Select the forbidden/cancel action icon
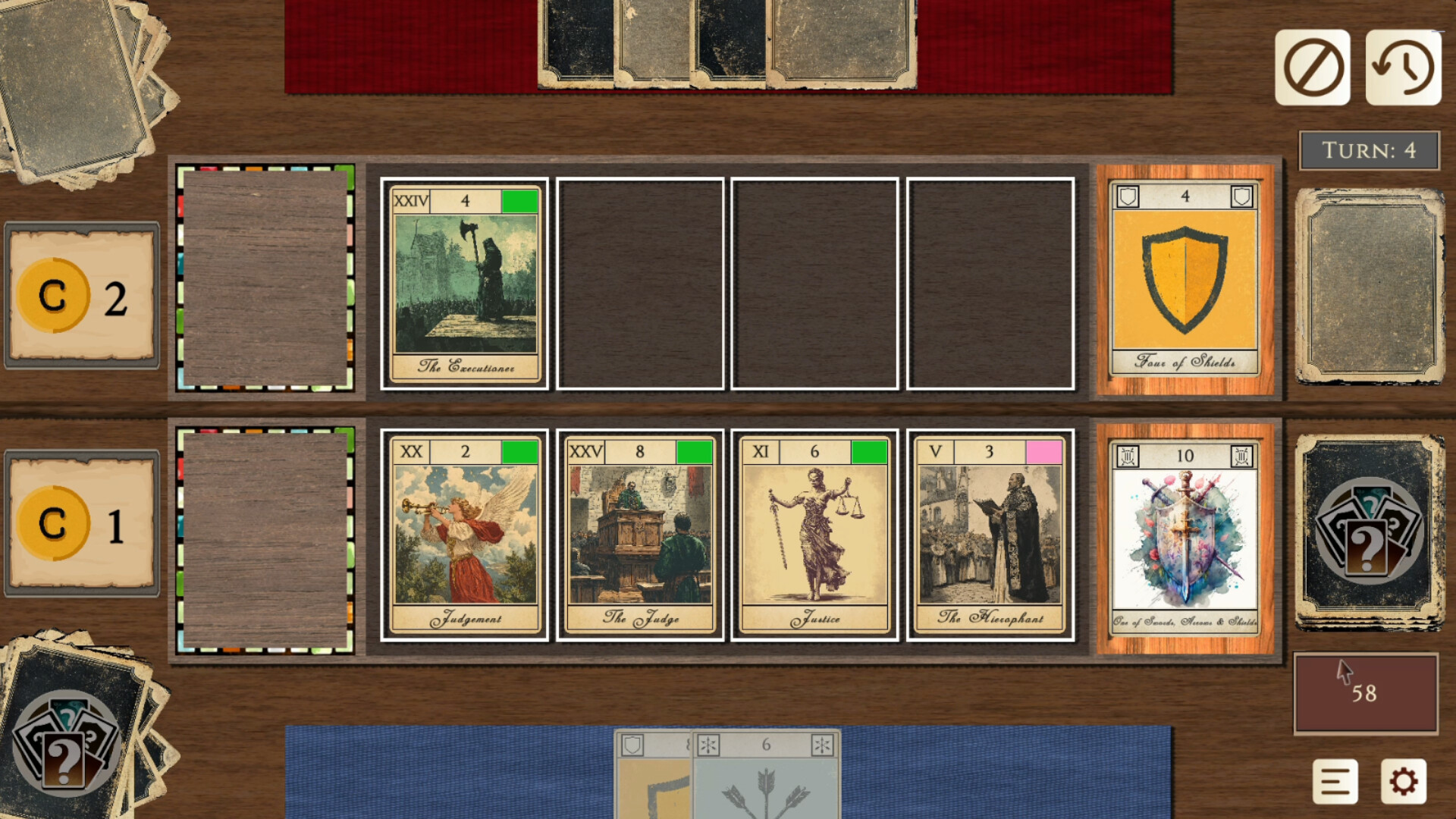Screen dimensions: 1456x819 (x=1313, y=67)
